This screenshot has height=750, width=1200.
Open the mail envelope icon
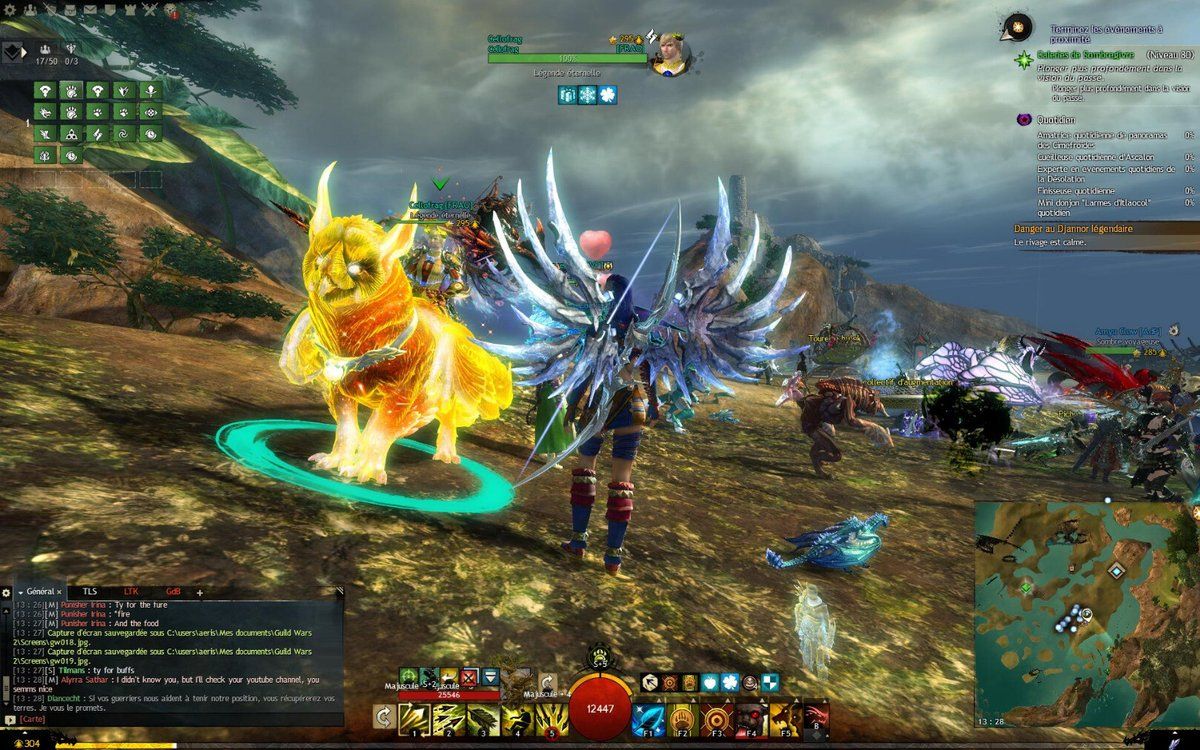pyautogui.click(x=90, y=10)
